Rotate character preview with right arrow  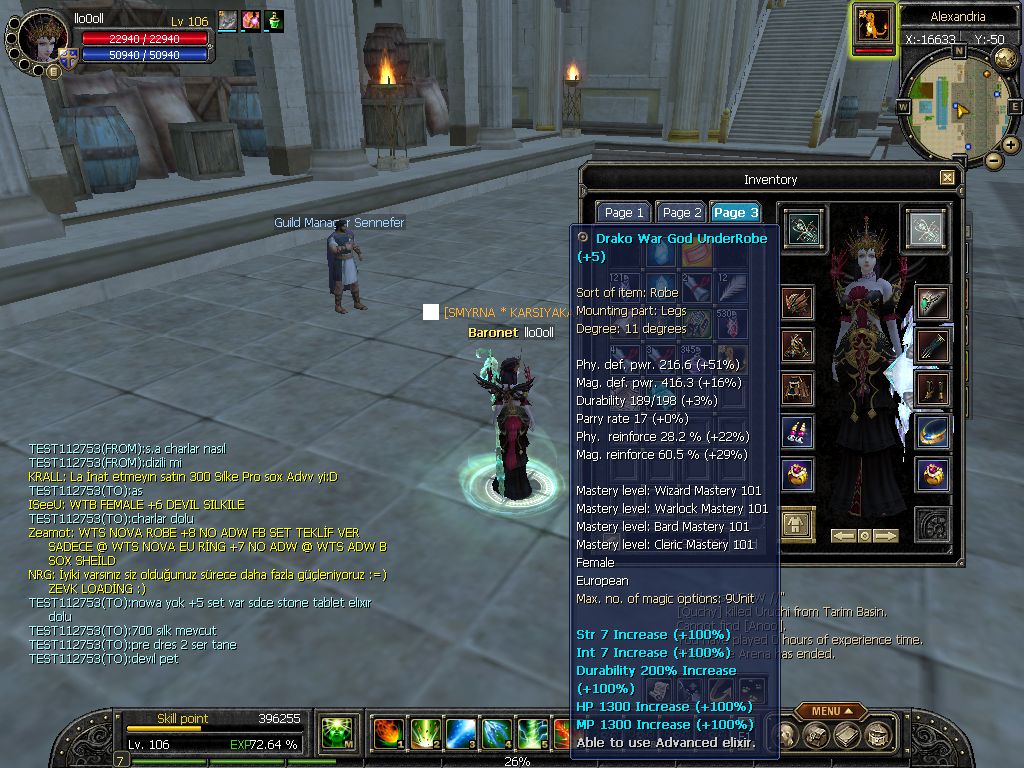coord(886,536)
